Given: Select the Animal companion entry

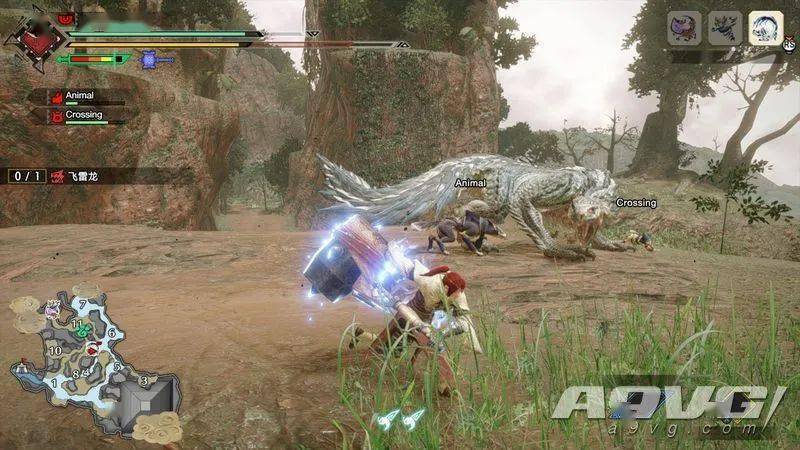Looking at the screenshot, I should 82,97.
